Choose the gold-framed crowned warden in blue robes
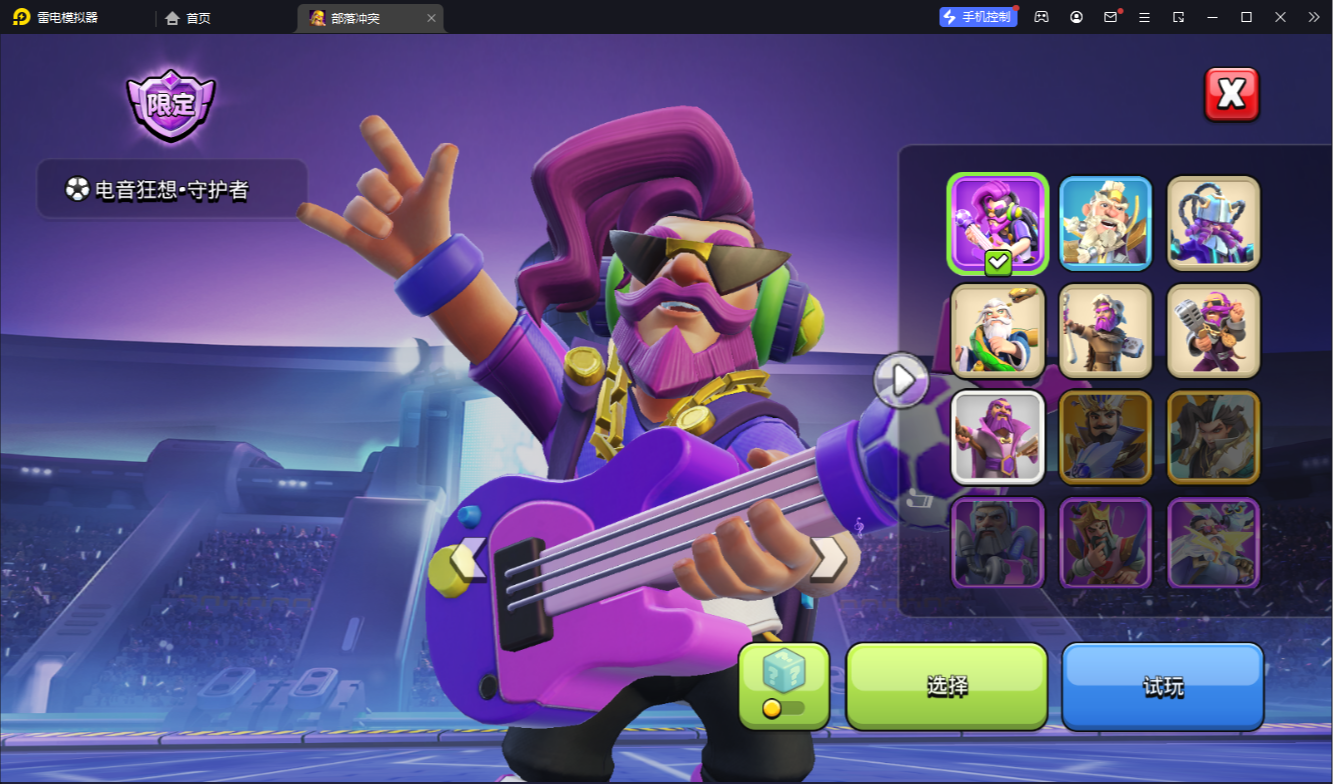The height and width of the screenshot is (784, 1333). pyautogui.click(x=1105, y=437)
